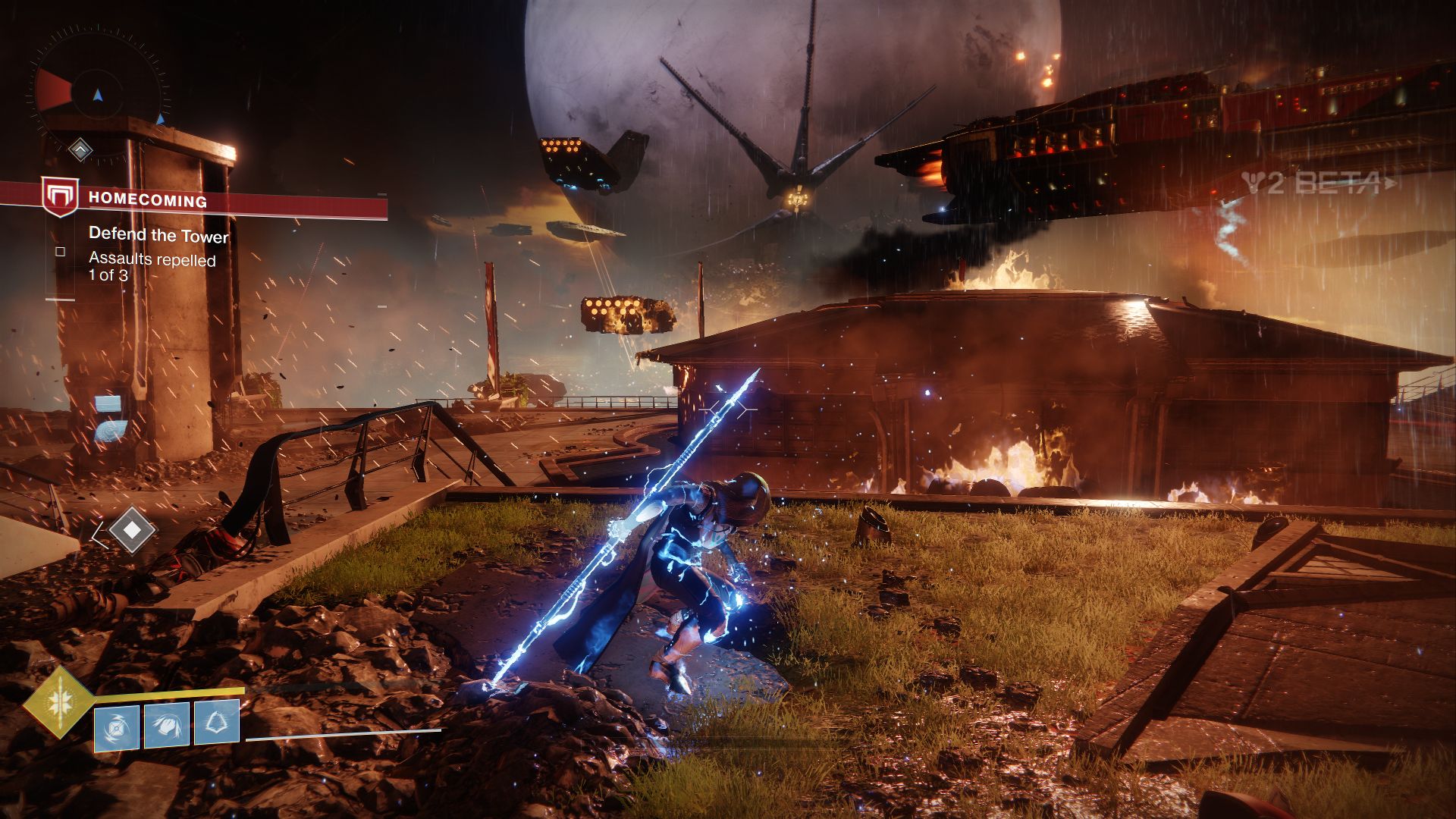Click the player direction arrow on the radar
1456x819 pixels.
click(98, 94)
